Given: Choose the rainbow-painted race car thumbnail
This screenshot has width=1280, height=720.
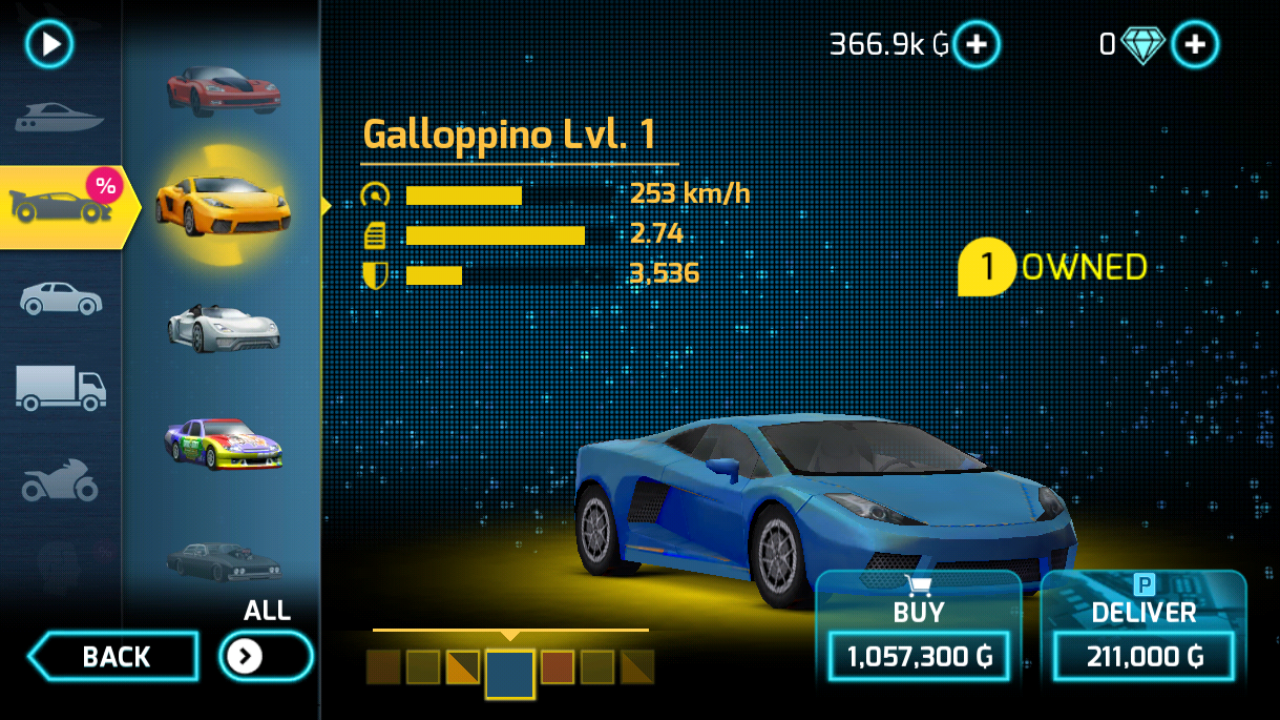Looking at the screenshot, I should pos(223,443).
